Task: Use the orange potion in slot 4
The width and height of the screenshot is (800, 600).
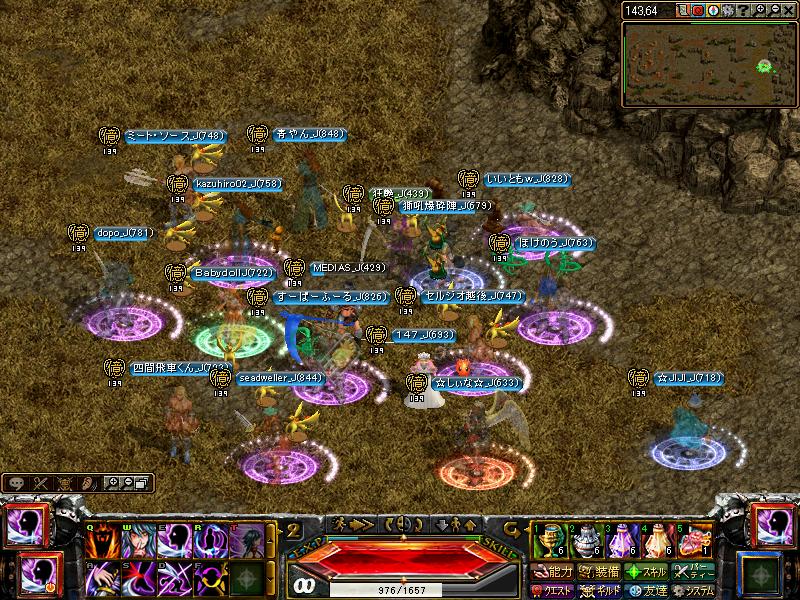Action: [x=657, y=540]
